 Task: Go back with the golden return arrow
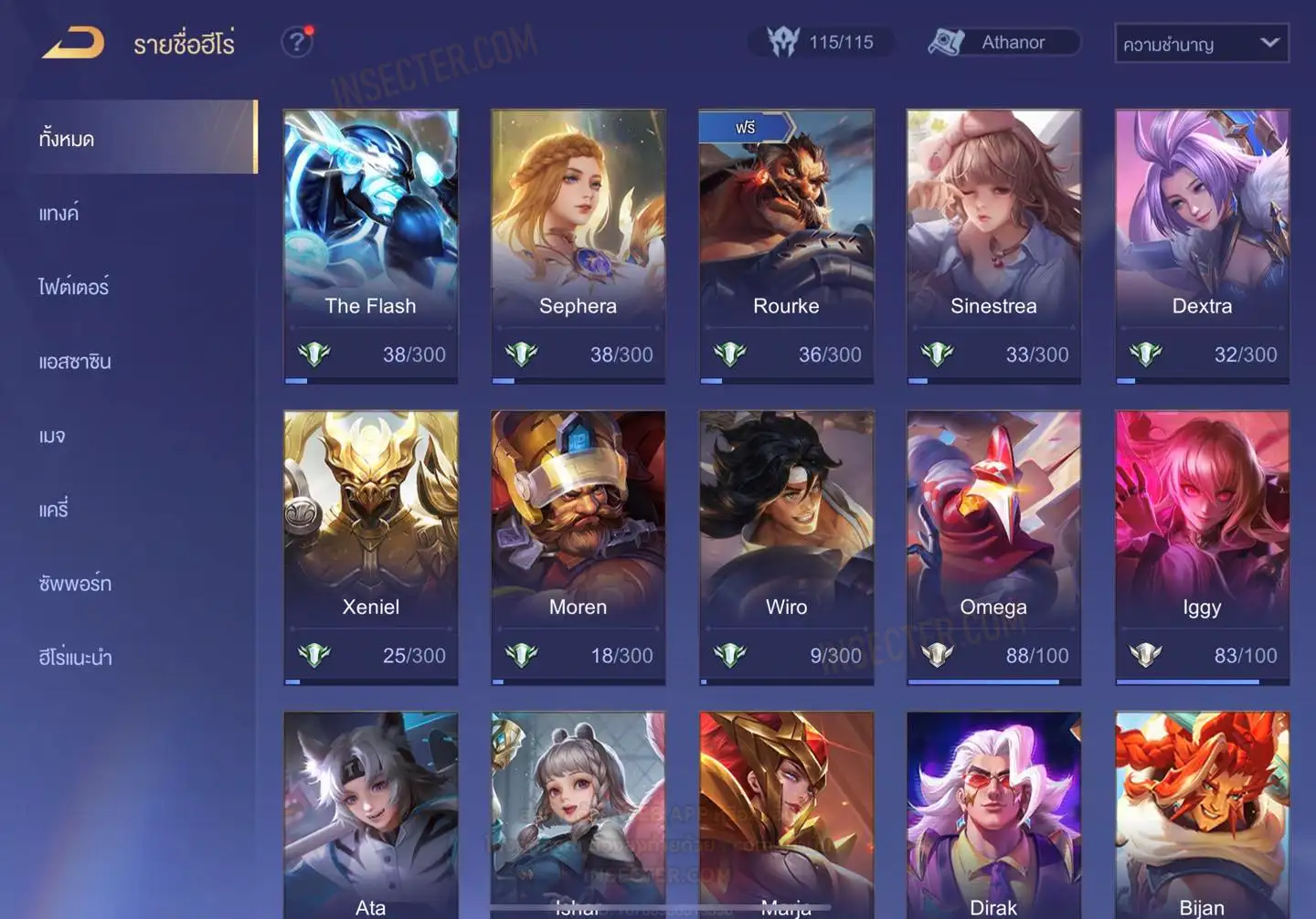click(73, 43)
